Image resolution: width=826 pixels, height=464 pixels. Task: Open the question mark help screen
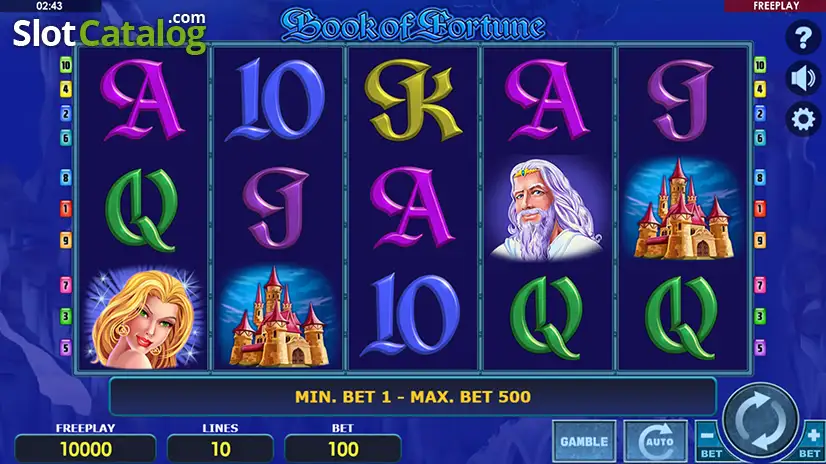[x=803, y=39]
